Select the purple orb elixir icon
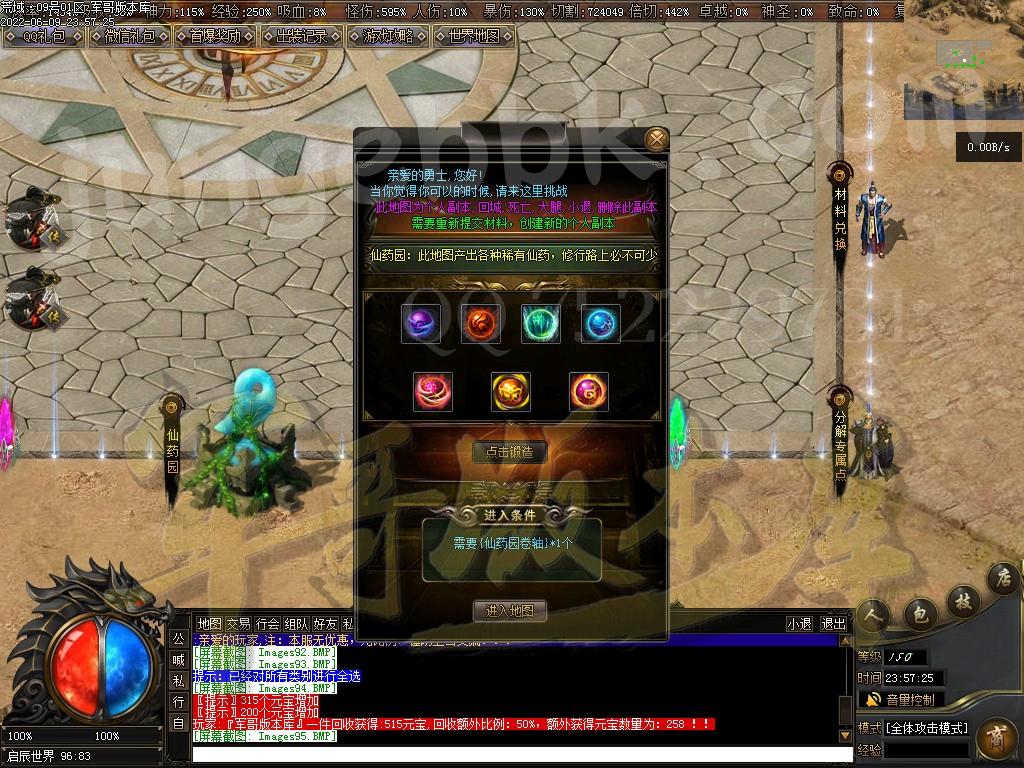 tap(421, 324)
